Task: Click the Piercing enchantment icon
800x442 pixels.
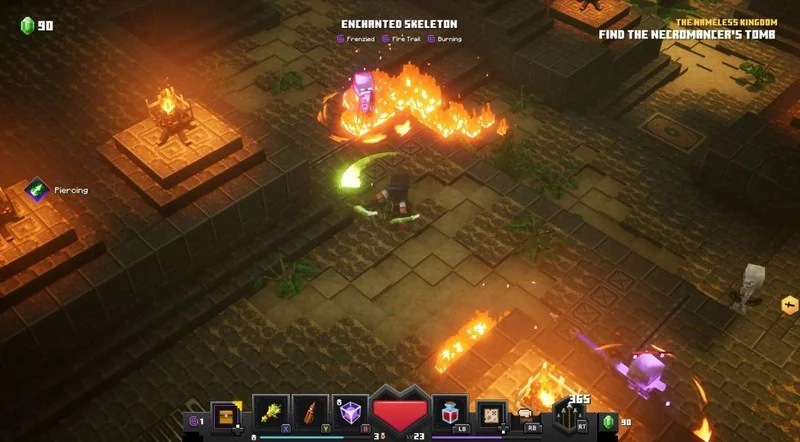Action: [x=38, y=189]
